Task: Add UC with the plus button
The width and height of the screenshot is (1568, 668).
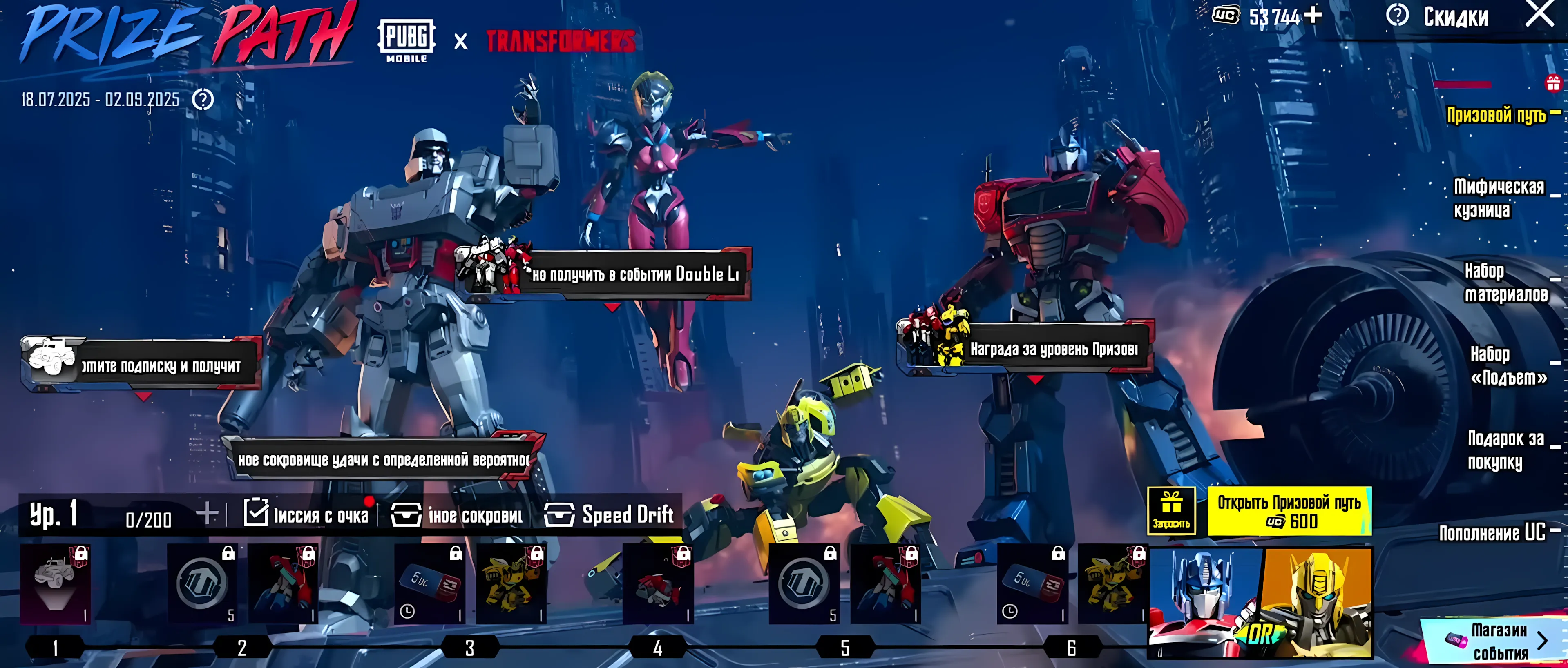Action: (1313, 15)
